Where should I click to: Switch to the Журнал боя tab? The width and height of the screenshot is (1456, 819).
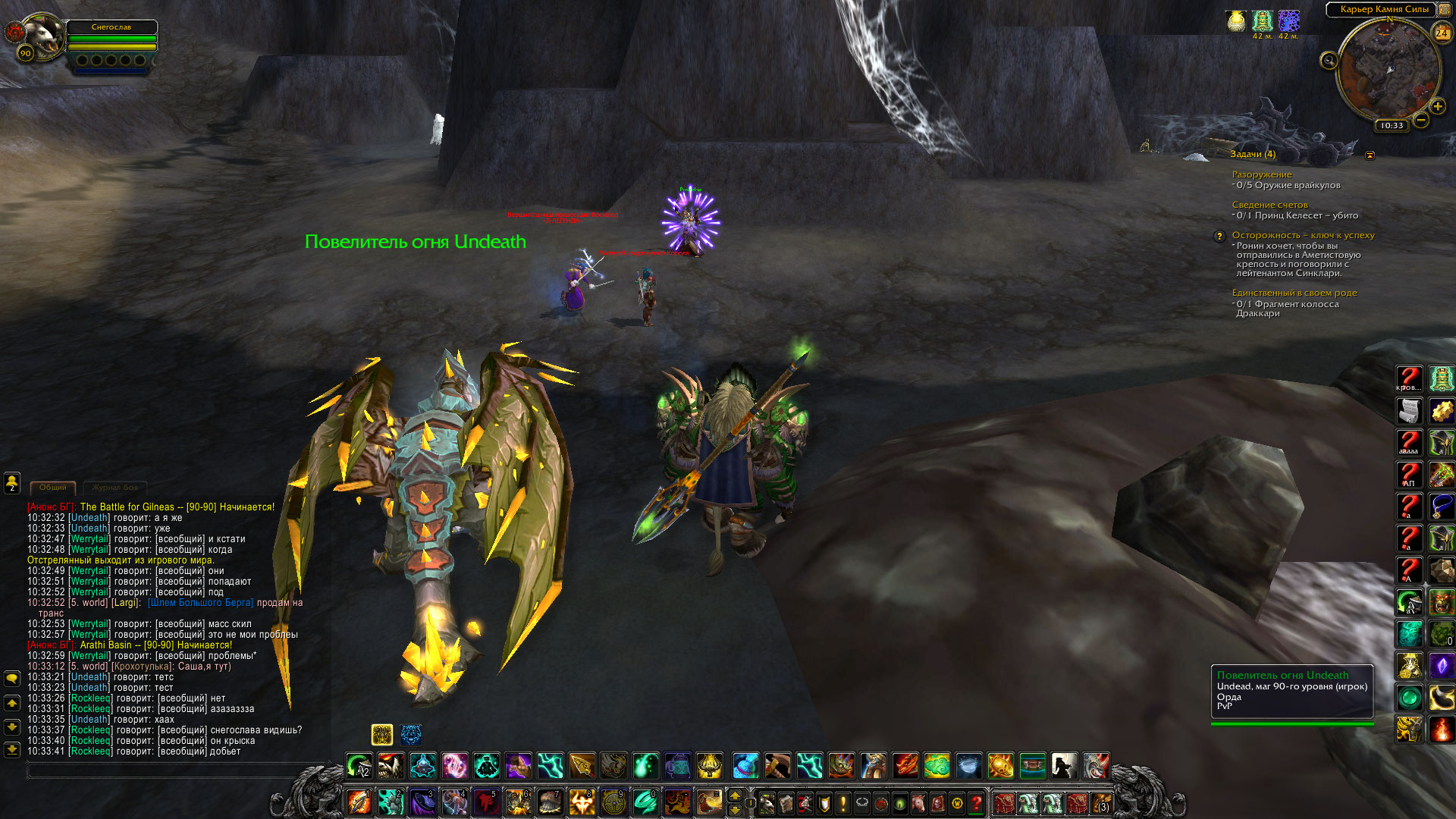[115, 488]
